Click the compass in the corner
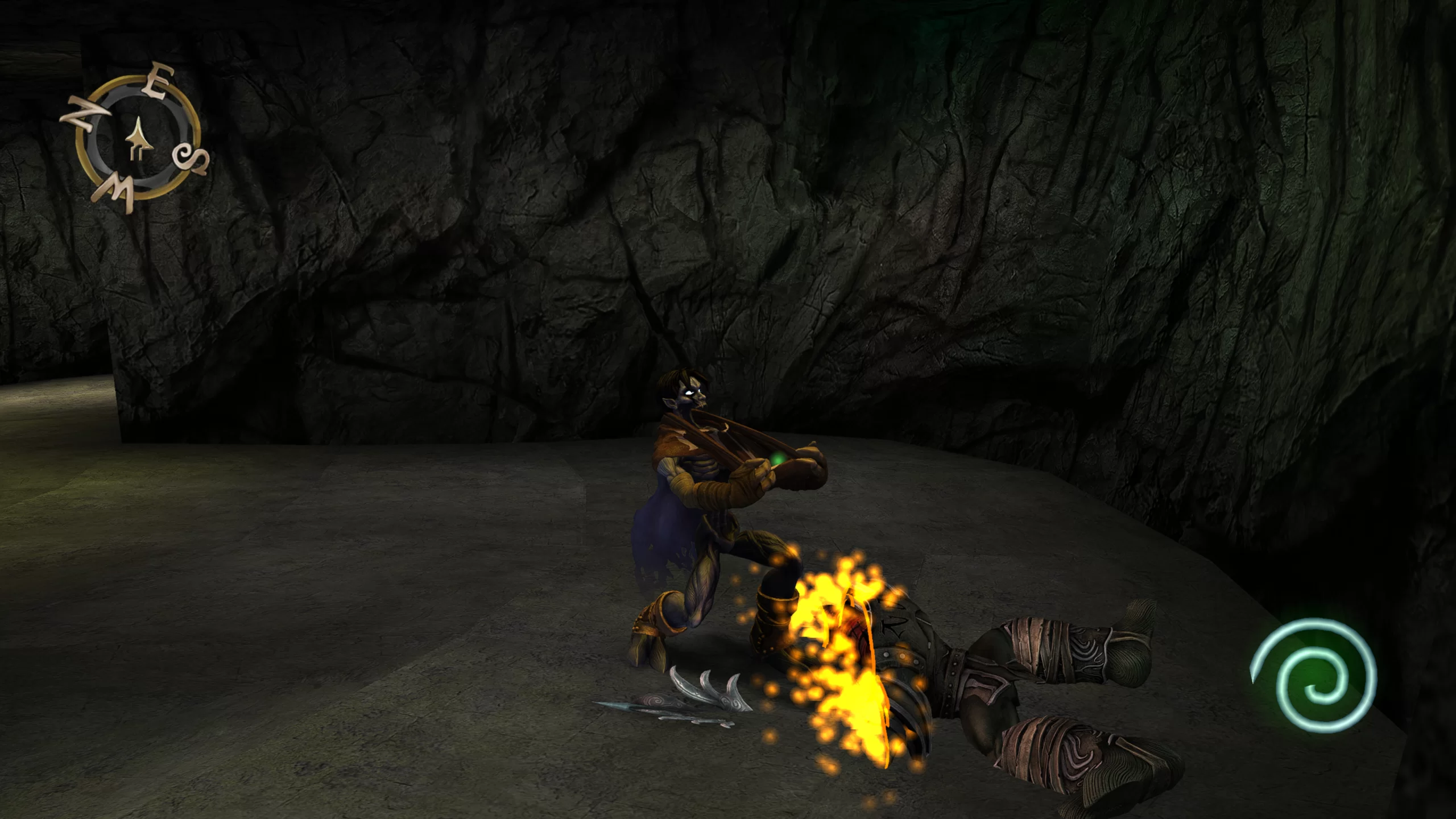The image size is (1456, 819). (136, 139)
